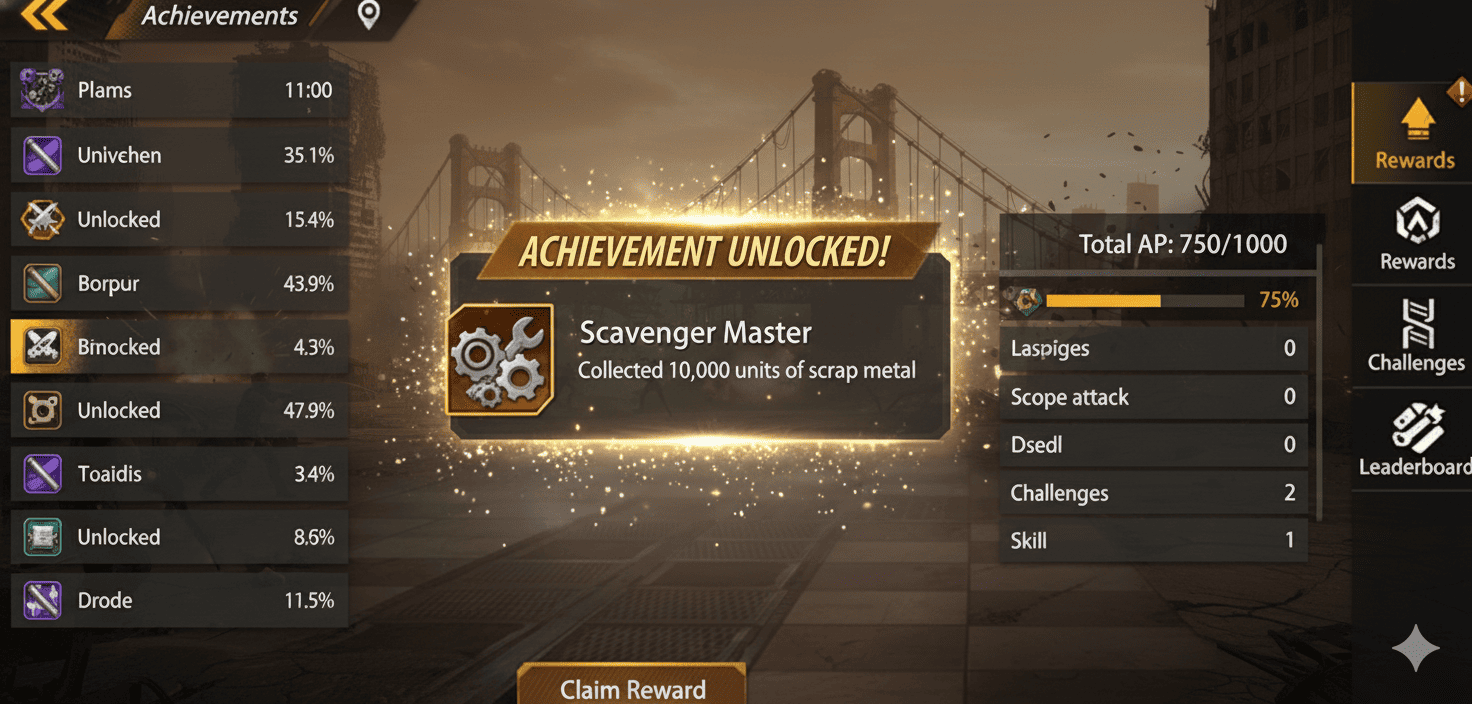The height and width of the screenshot is (704, 1472).
Task: Open the highlighted Bmocked entry
Action: [180, 347]
